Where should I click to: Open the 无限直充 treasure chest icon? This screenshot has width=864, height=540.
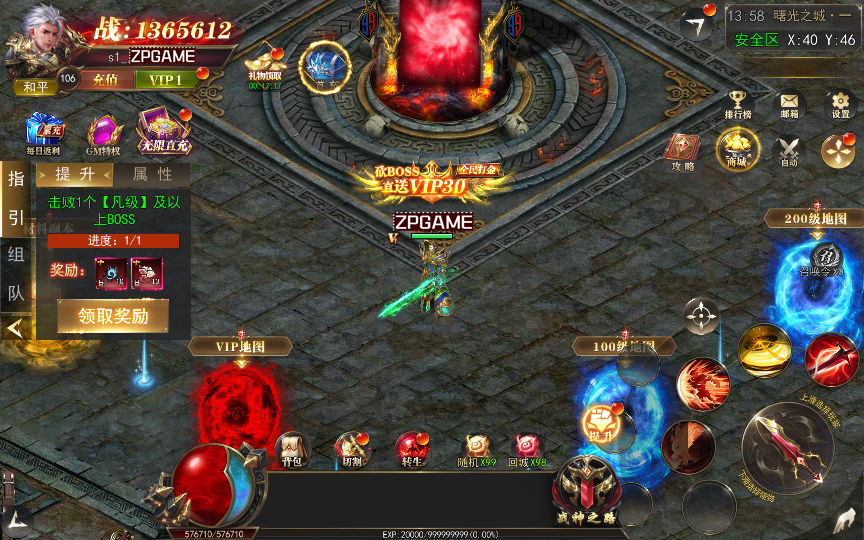[x=161, y=131]
